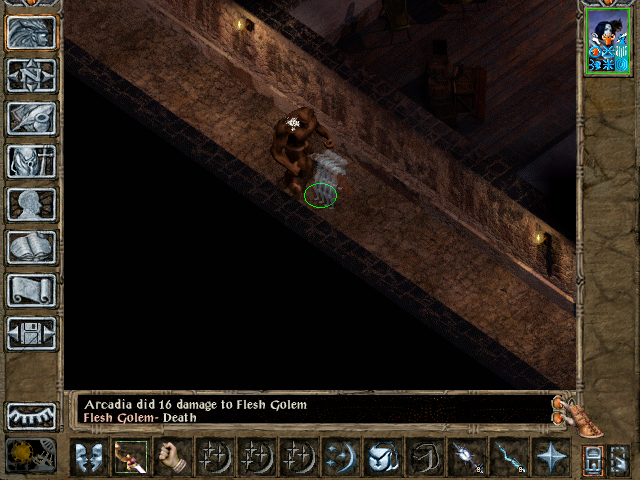
Task: Select the equipped dagger weapon slot
Action: tap(131, 458)
